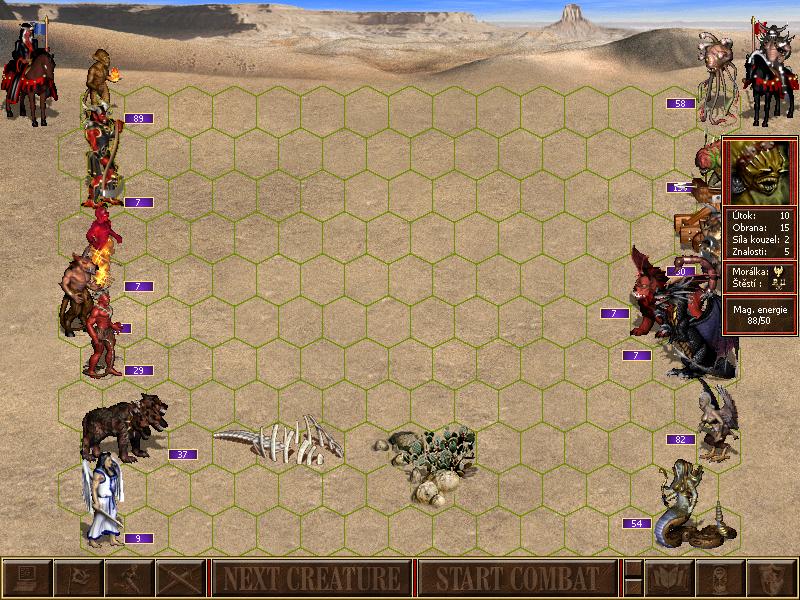Screen dimensions: 800x600
Task: Click the combat log down arrow
Action: (x=633, y=588)
